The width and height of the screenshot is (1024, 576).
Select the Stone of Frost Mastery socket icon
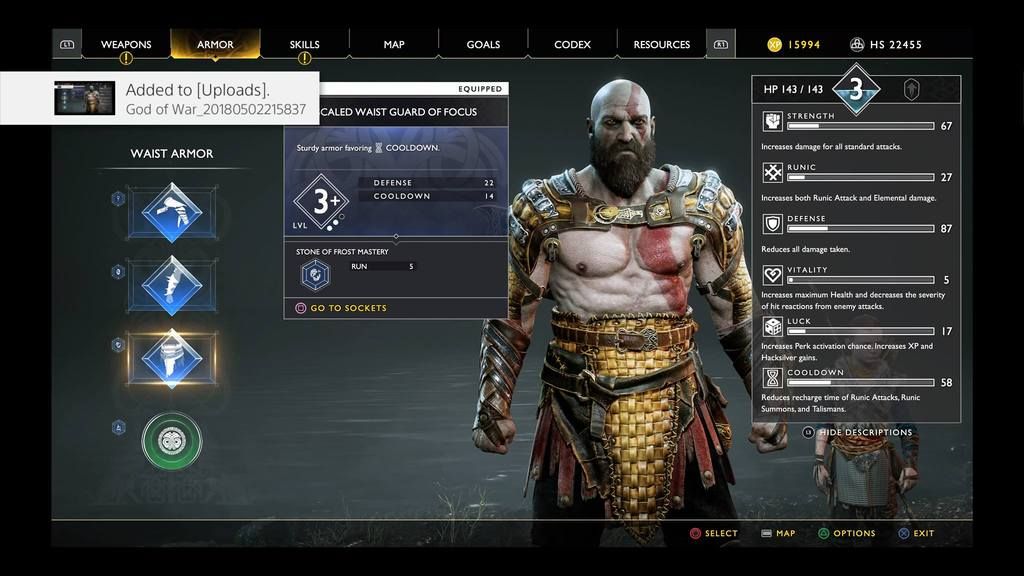(x=316, y=275)
